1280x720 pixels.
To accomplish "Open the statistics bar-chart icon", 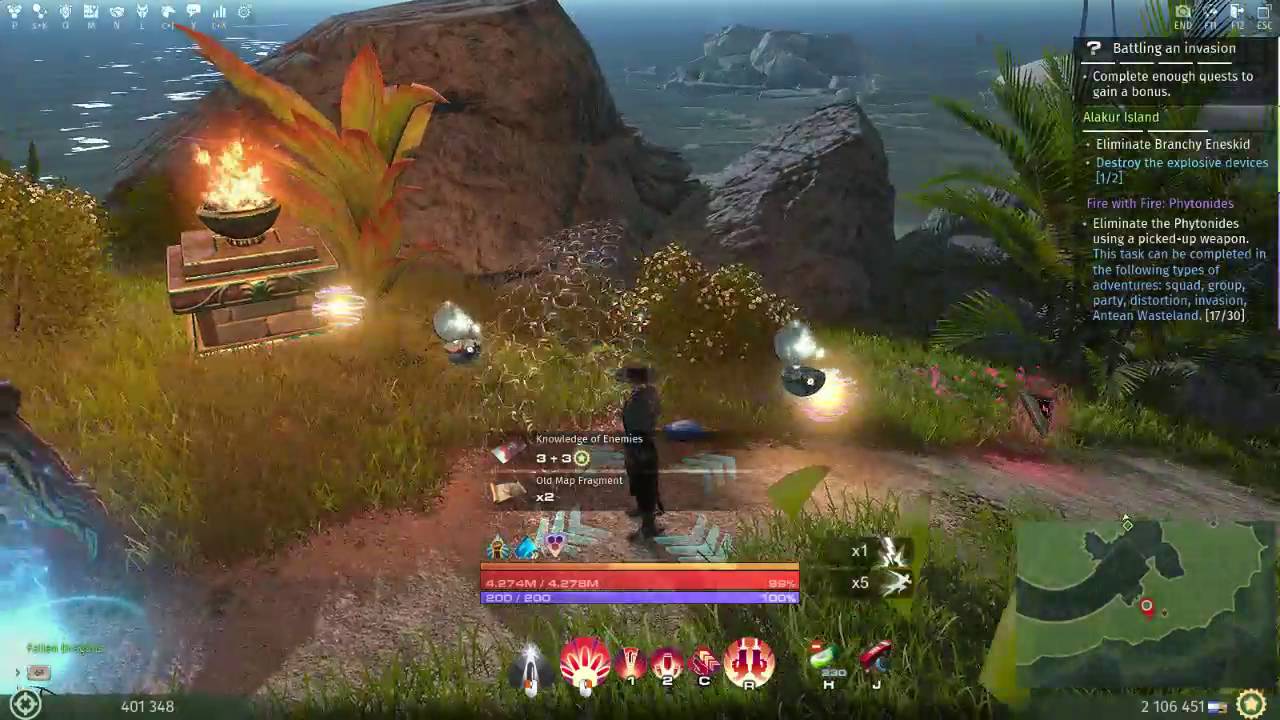I will tap(219, 12).
